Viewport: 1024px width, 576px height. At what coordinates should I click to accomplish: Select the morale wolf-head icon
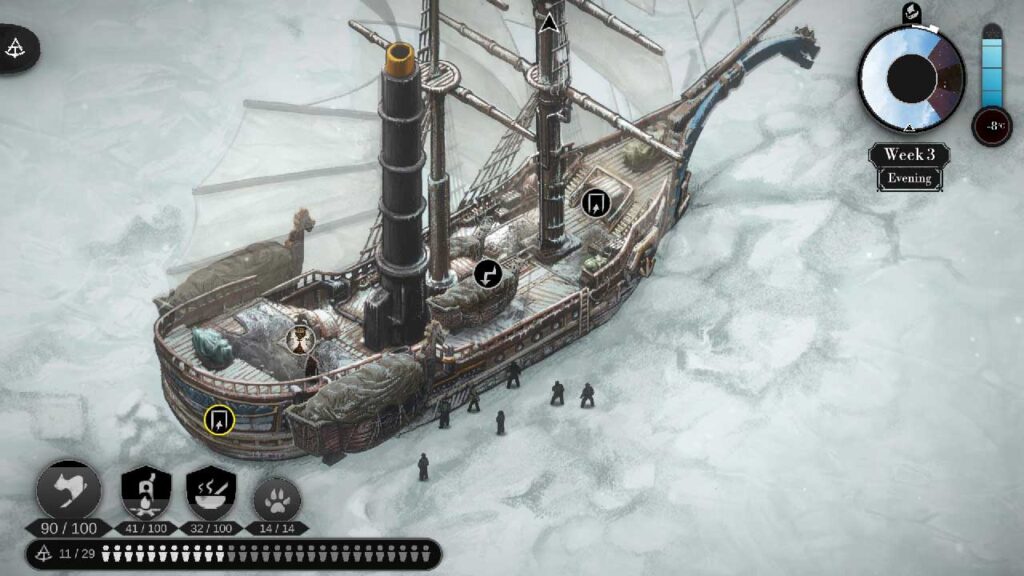(x=69, y=492)
